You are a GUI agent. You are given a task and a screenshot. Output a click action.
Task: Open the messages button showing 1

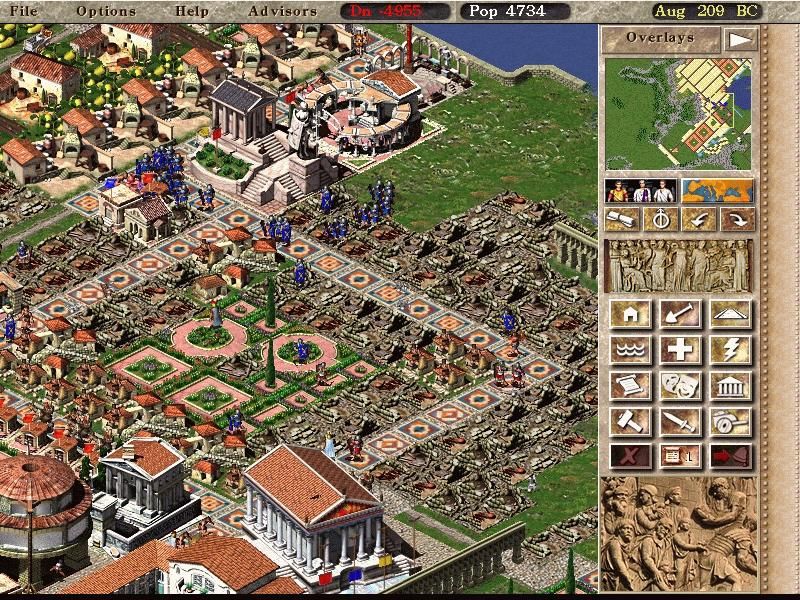pyautogui.click(x=680, y=456)
